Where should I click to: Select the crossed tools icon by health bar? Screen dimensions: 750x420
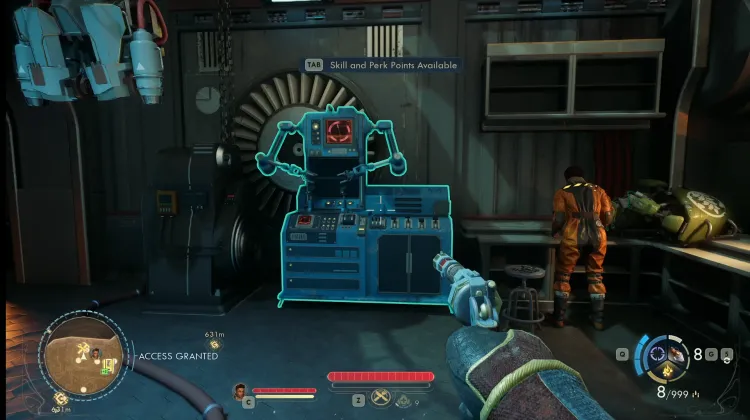[381, 397]
